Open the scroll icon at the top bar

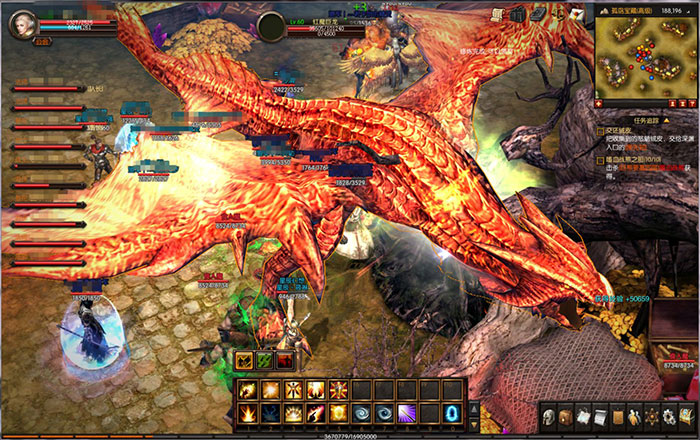click(498, 15)
